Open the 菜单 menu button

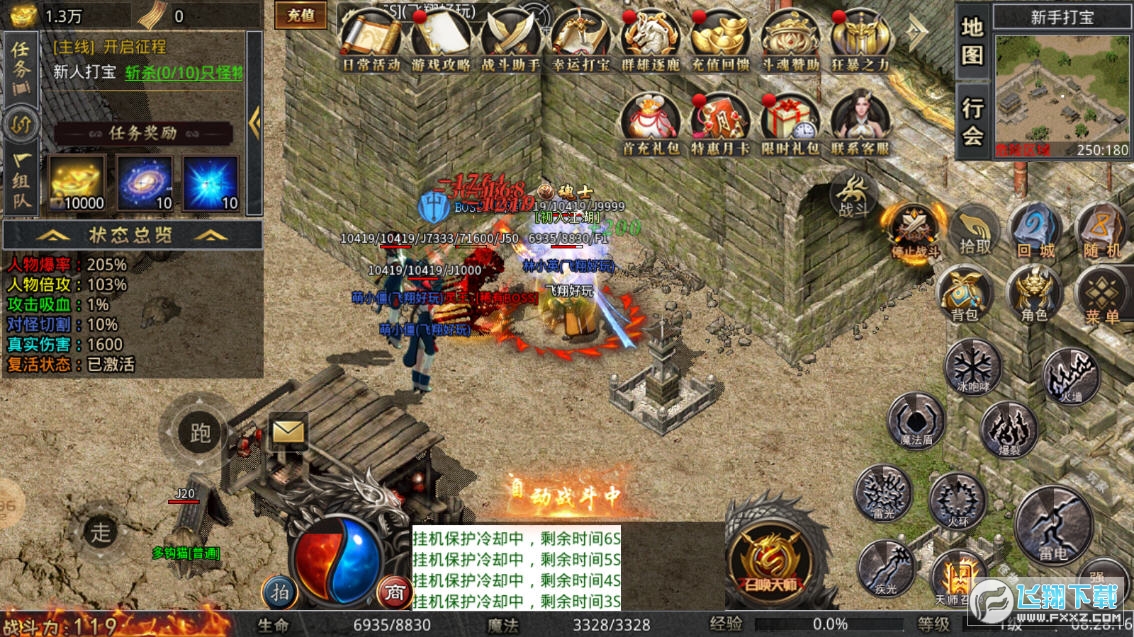click(x=1102, y=296)
